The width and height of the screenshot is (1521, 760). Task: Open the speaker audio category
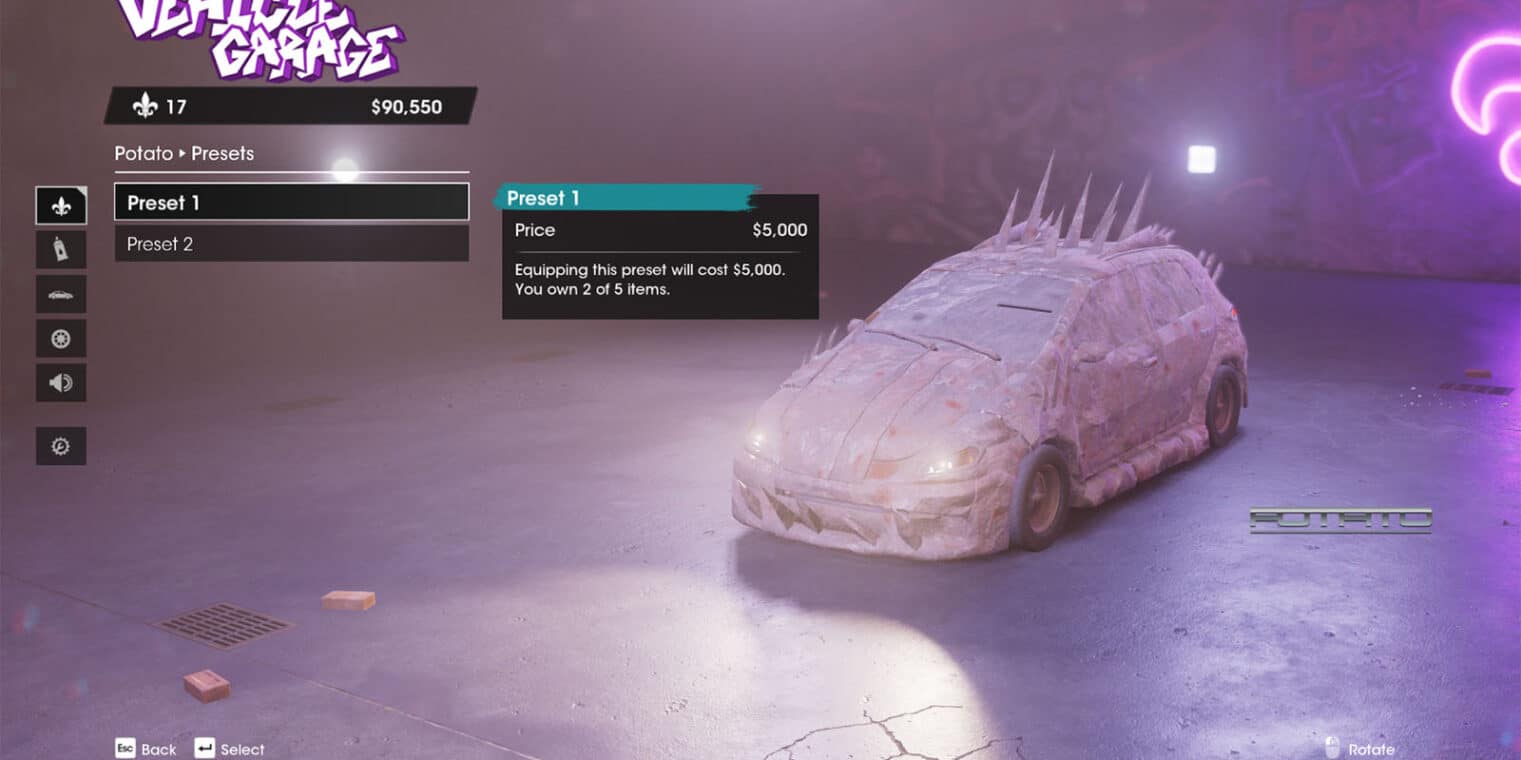tap(61, 383)
